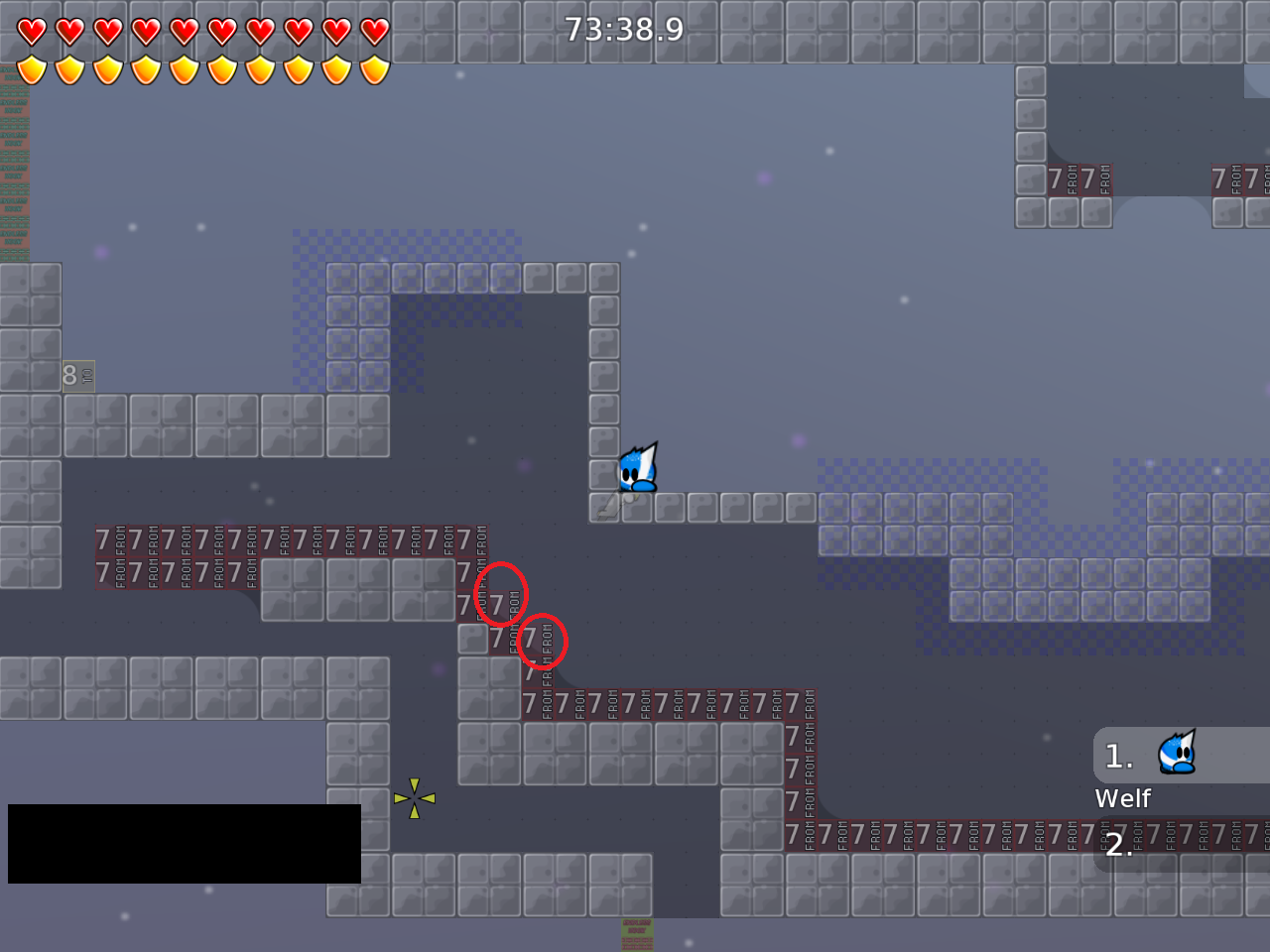Click the yellow spike pickup below the platforms

click(414, 798)
